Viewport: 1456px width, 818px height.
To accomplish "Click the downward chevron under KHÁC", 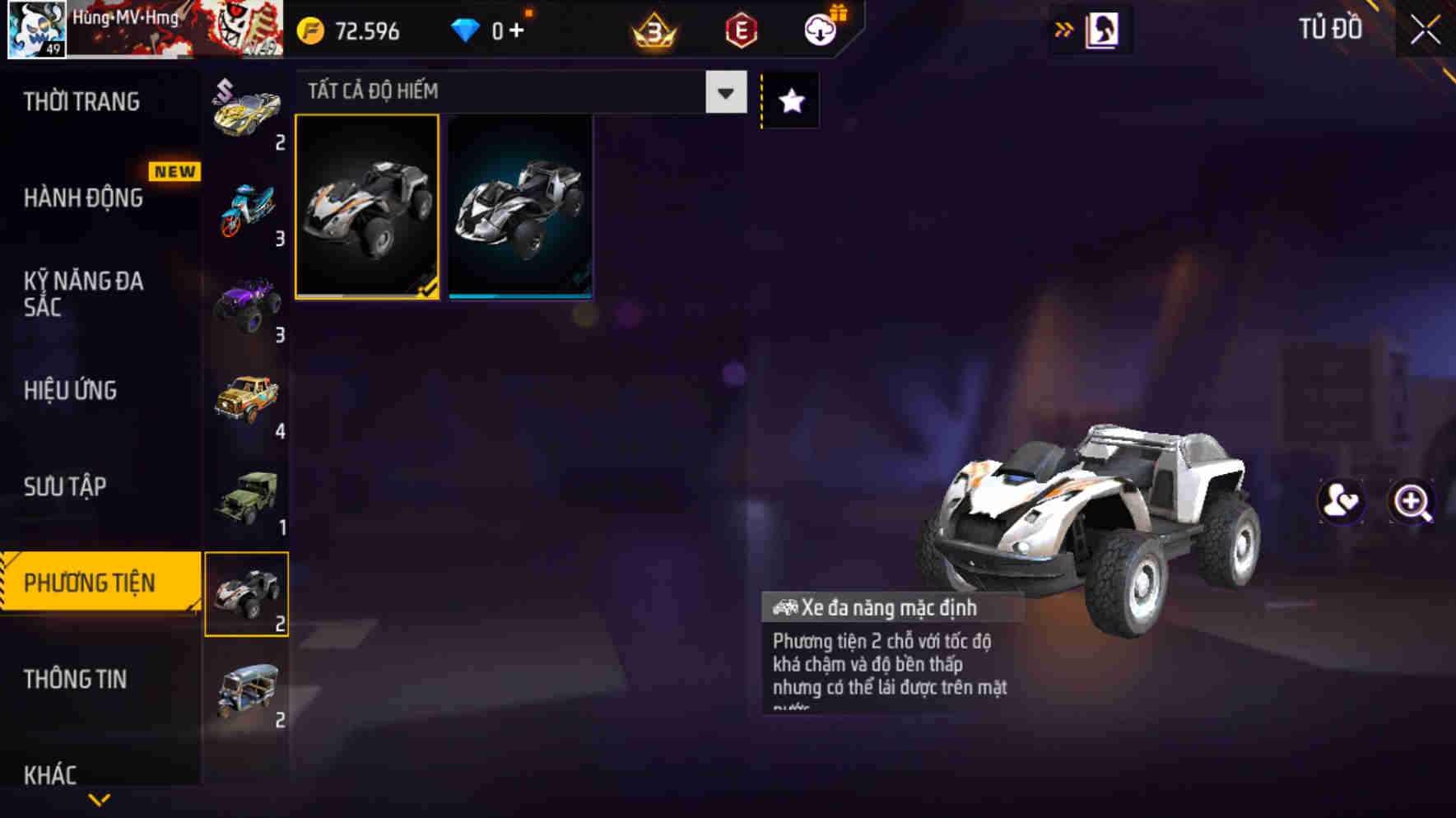I will click(99, 800).
